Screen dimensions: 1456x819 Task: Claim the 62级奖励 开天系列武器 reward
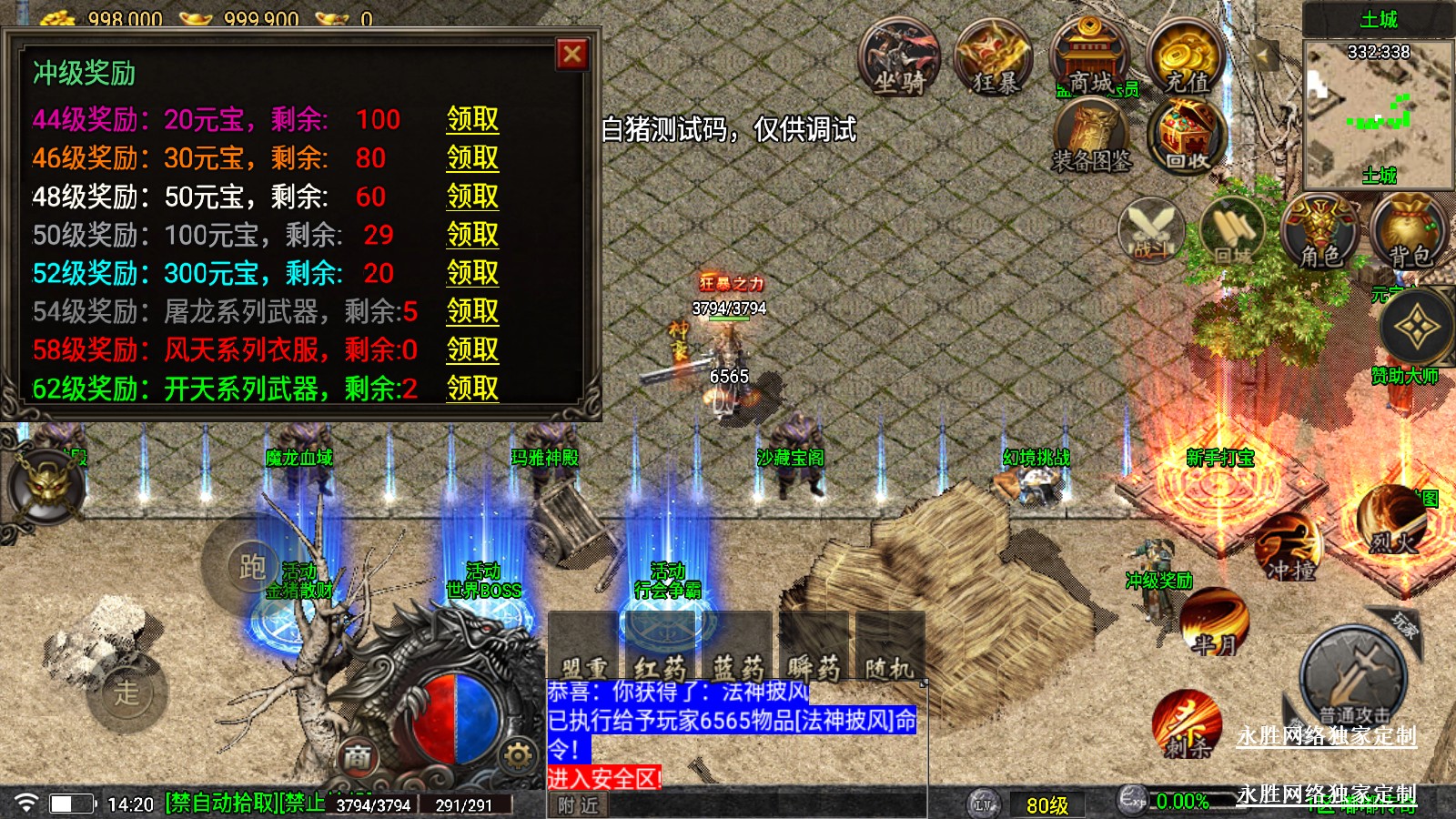[x=472, y=389]
